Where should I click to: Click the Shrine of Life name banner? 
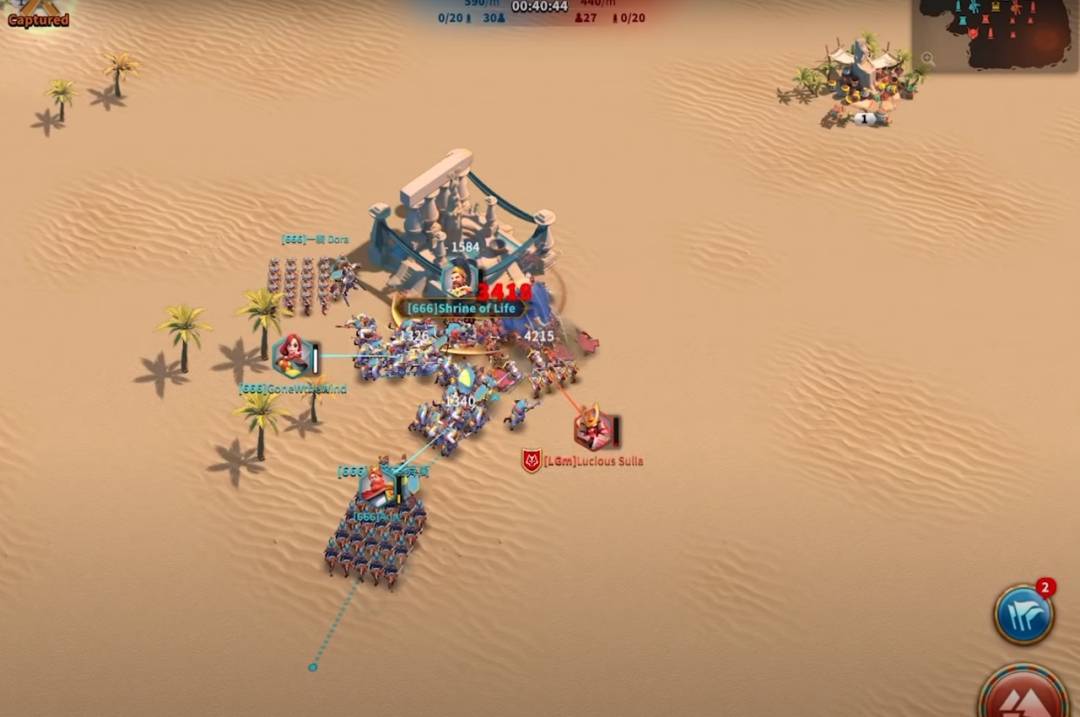click(x=462, y=309)
